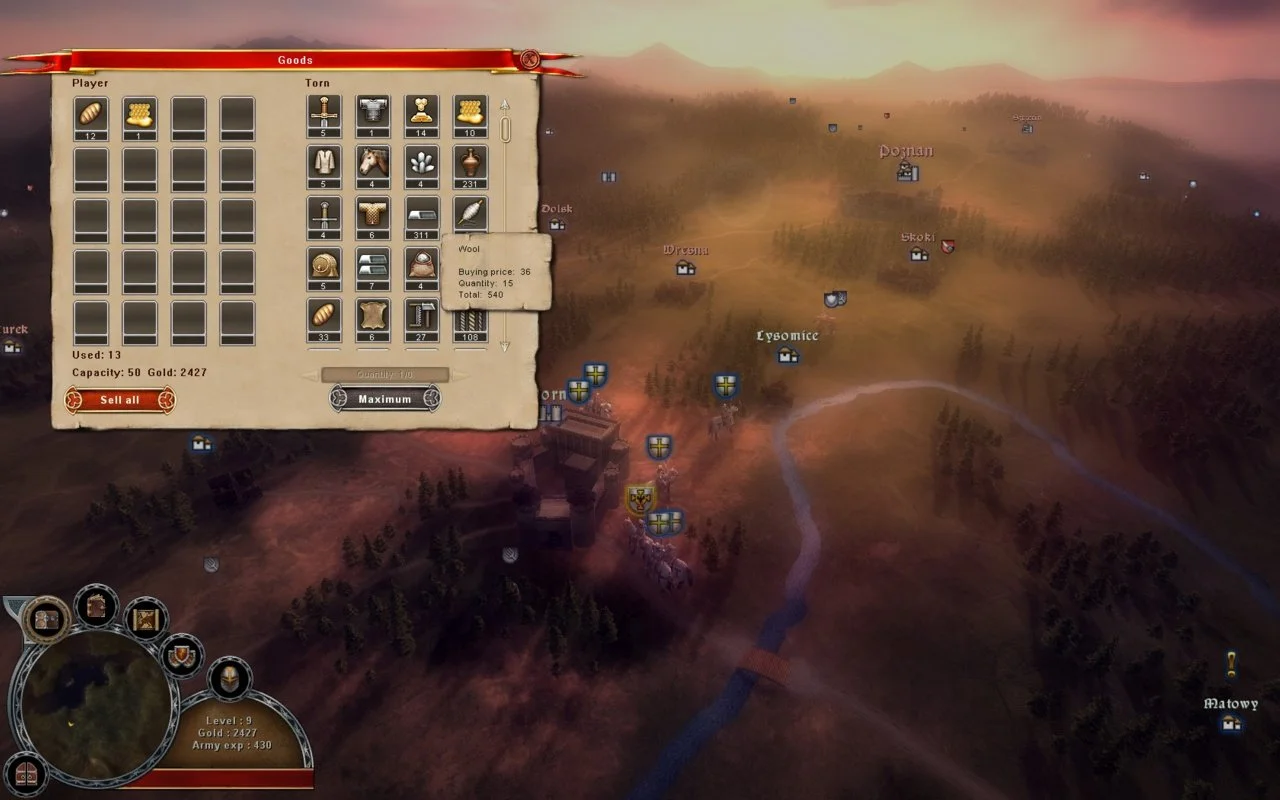
Task: Click the sword item in Torn's goods
Action: tap(322, 213)
